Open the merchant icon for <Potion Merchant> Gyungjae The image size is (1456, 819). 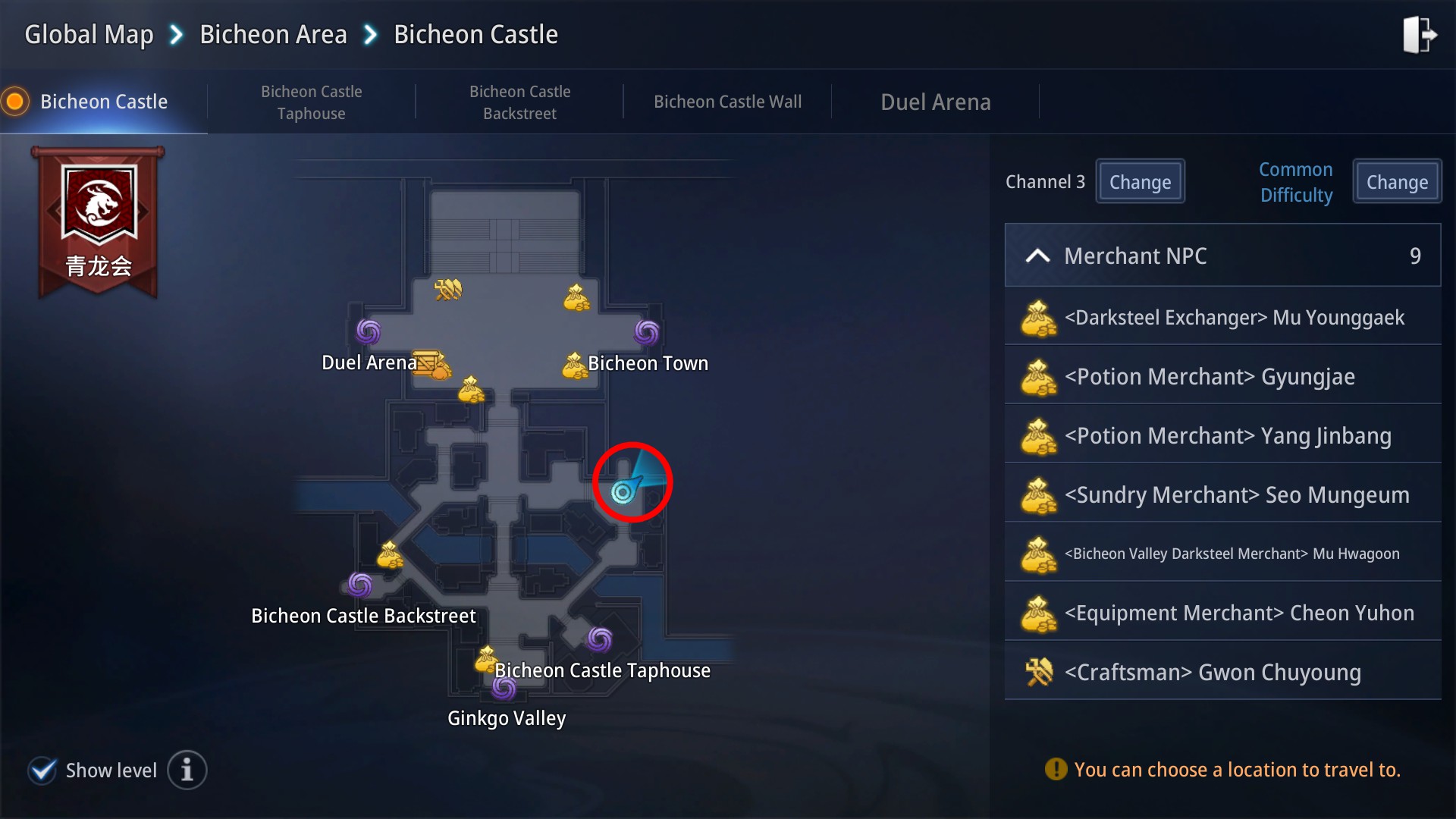(x=1039, y=377)
